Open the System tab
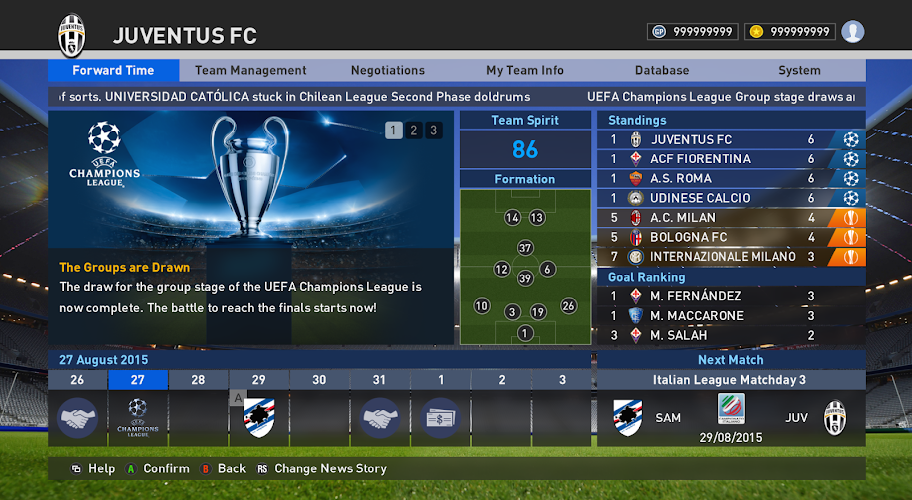Screen dimensions: 912x500 799,70
